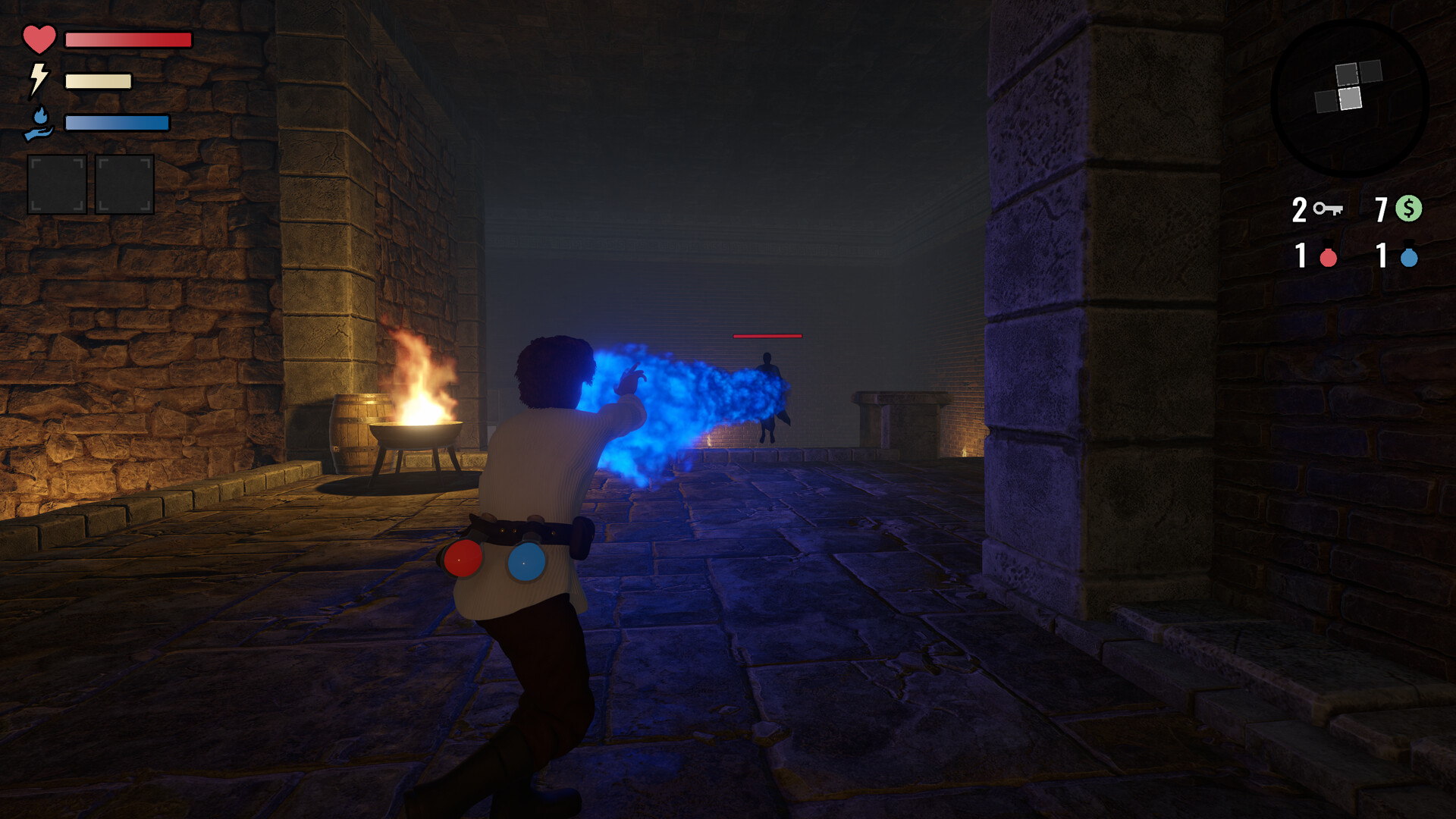1456x819 pixels.
Task: Click the heart health icon
Action: tap(39, 39)
